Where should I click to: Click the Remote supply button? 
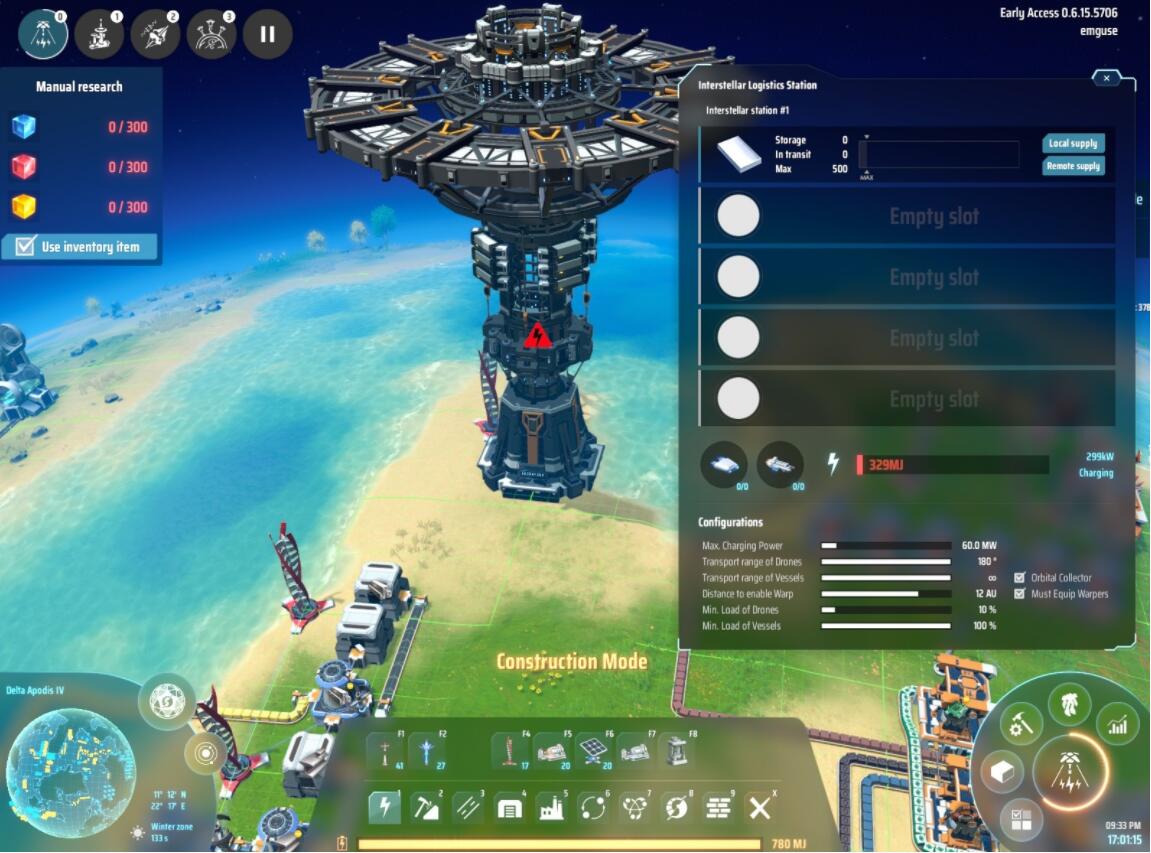pos(1073,166)
